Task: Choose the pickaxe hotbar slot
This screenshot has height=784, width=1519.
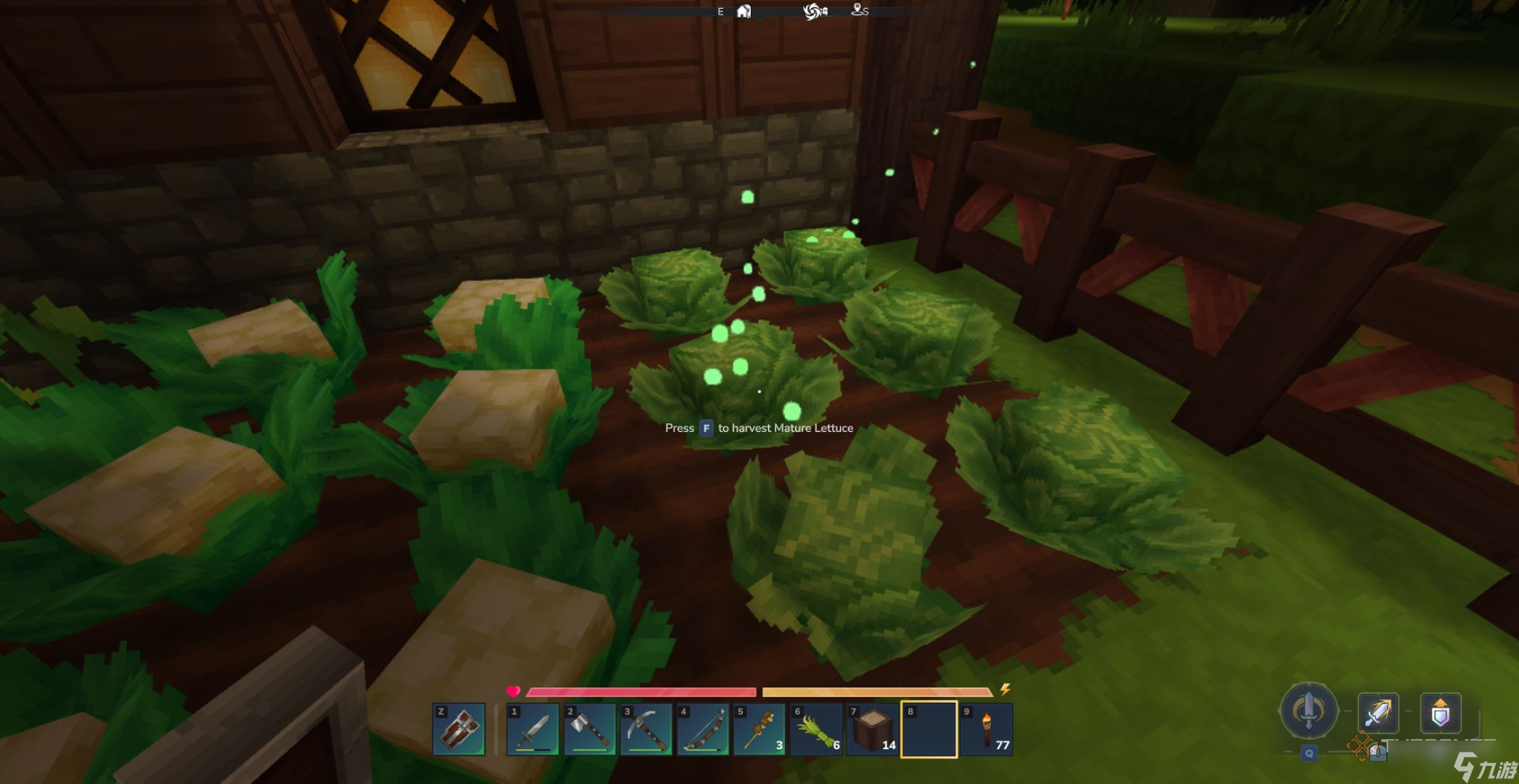Action: pyautogui.click(x=646, y=730)
